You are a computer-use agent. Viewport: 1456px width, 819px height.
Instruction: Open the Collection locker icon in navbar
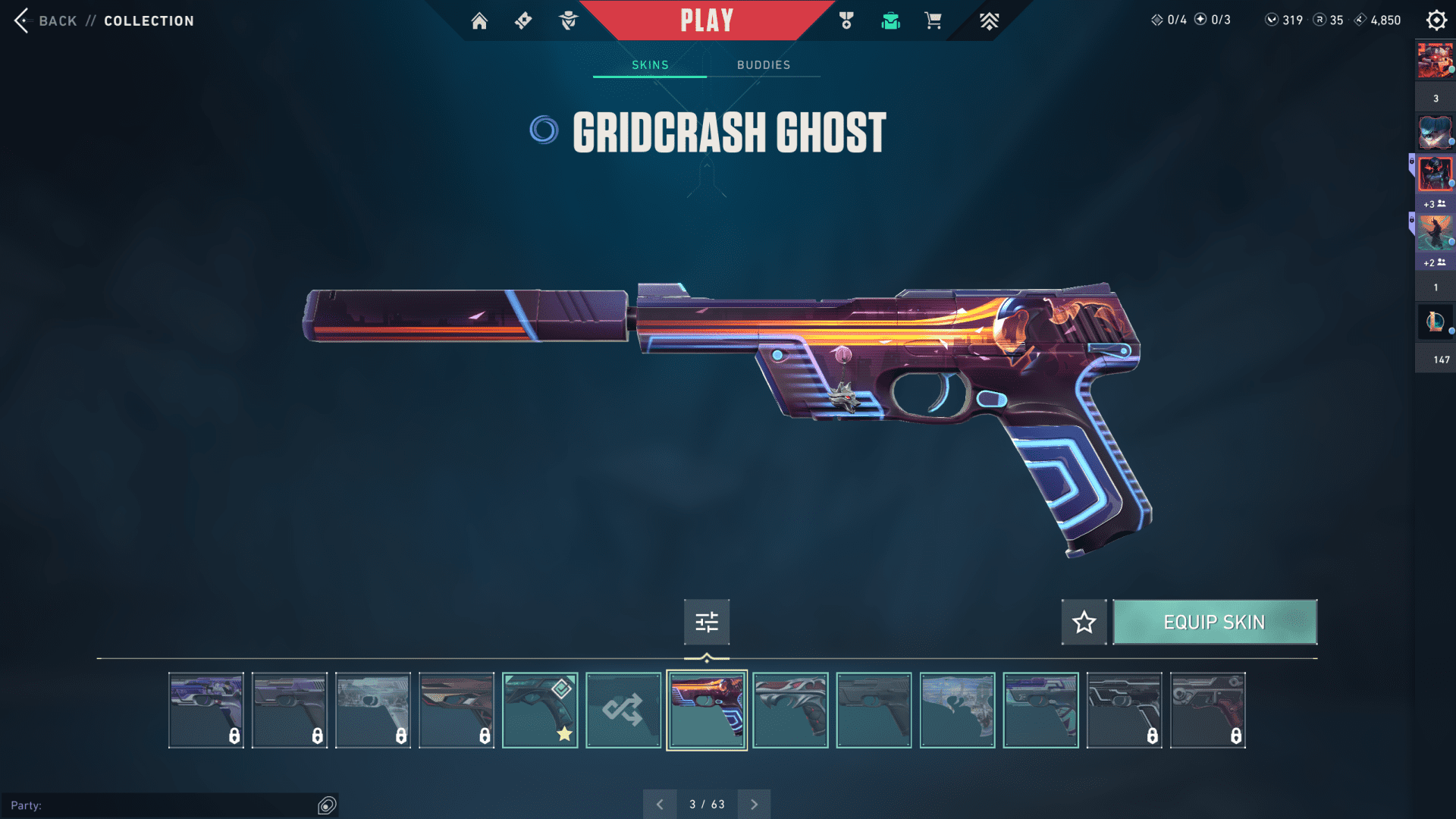point(890,20)
